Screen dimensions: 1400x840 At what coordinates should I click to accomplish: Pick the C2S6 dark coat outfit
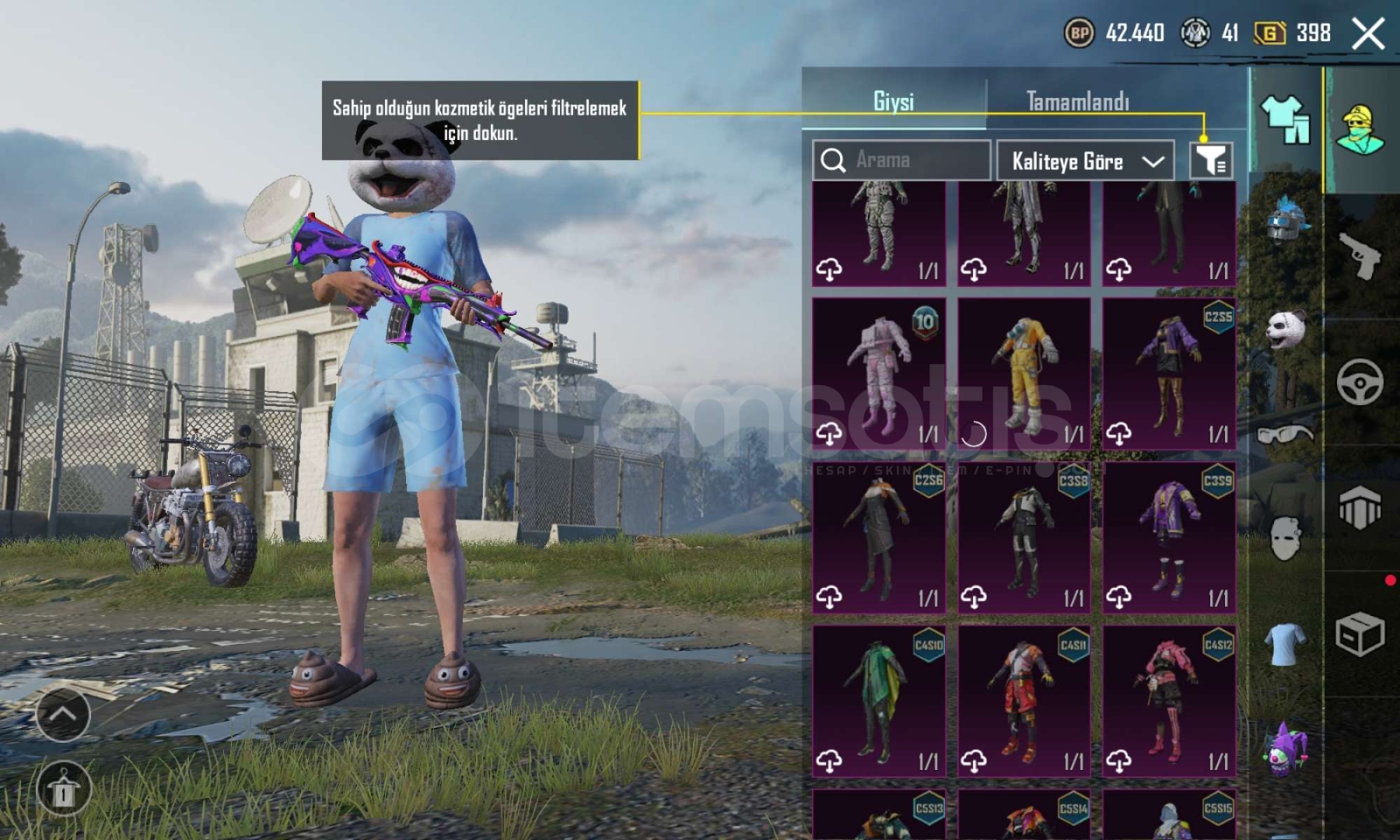click(879, 537)
